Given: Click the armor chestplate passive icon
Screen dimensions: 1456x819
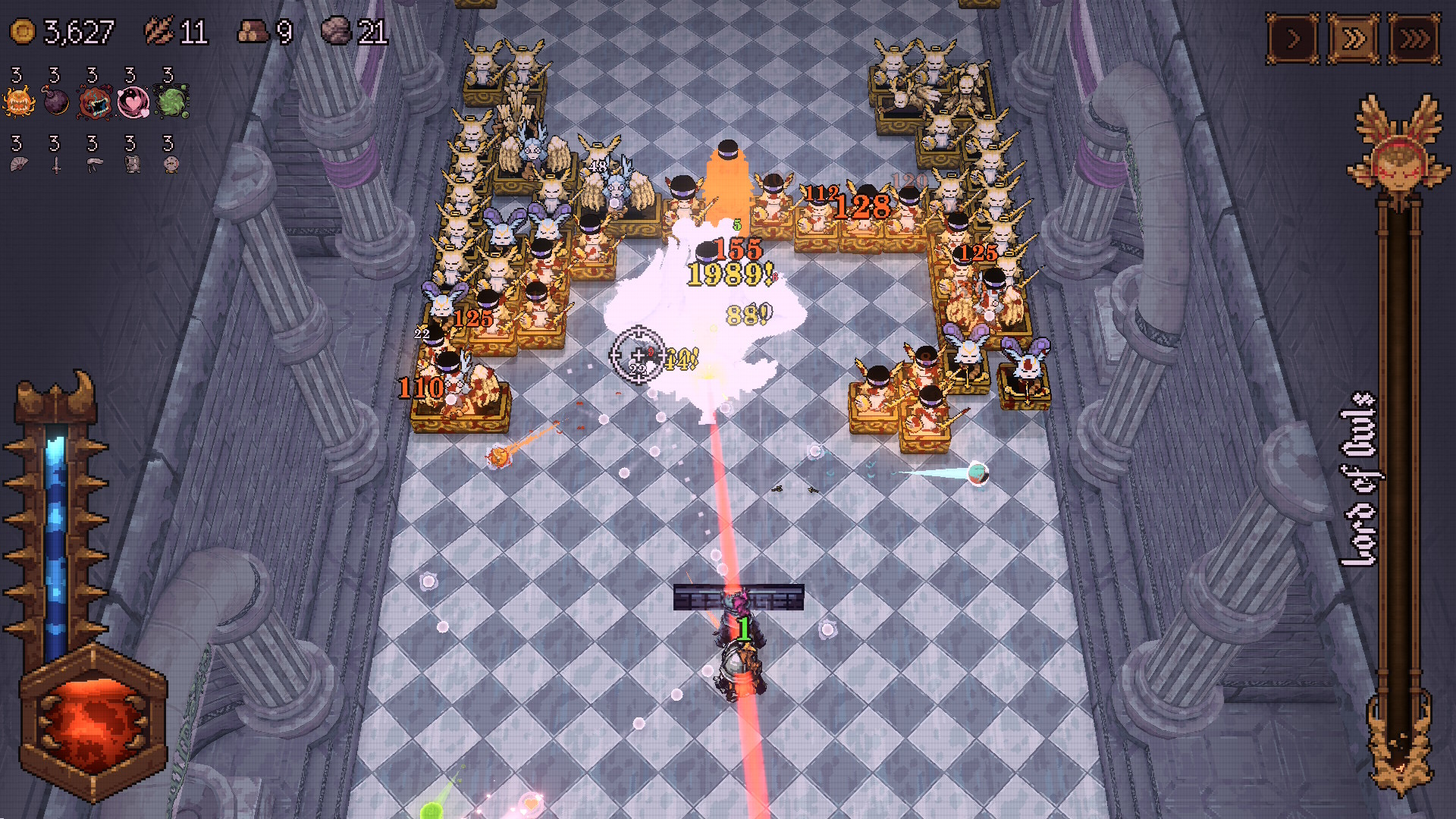Looking at the screenshot, I should point(133,165).
